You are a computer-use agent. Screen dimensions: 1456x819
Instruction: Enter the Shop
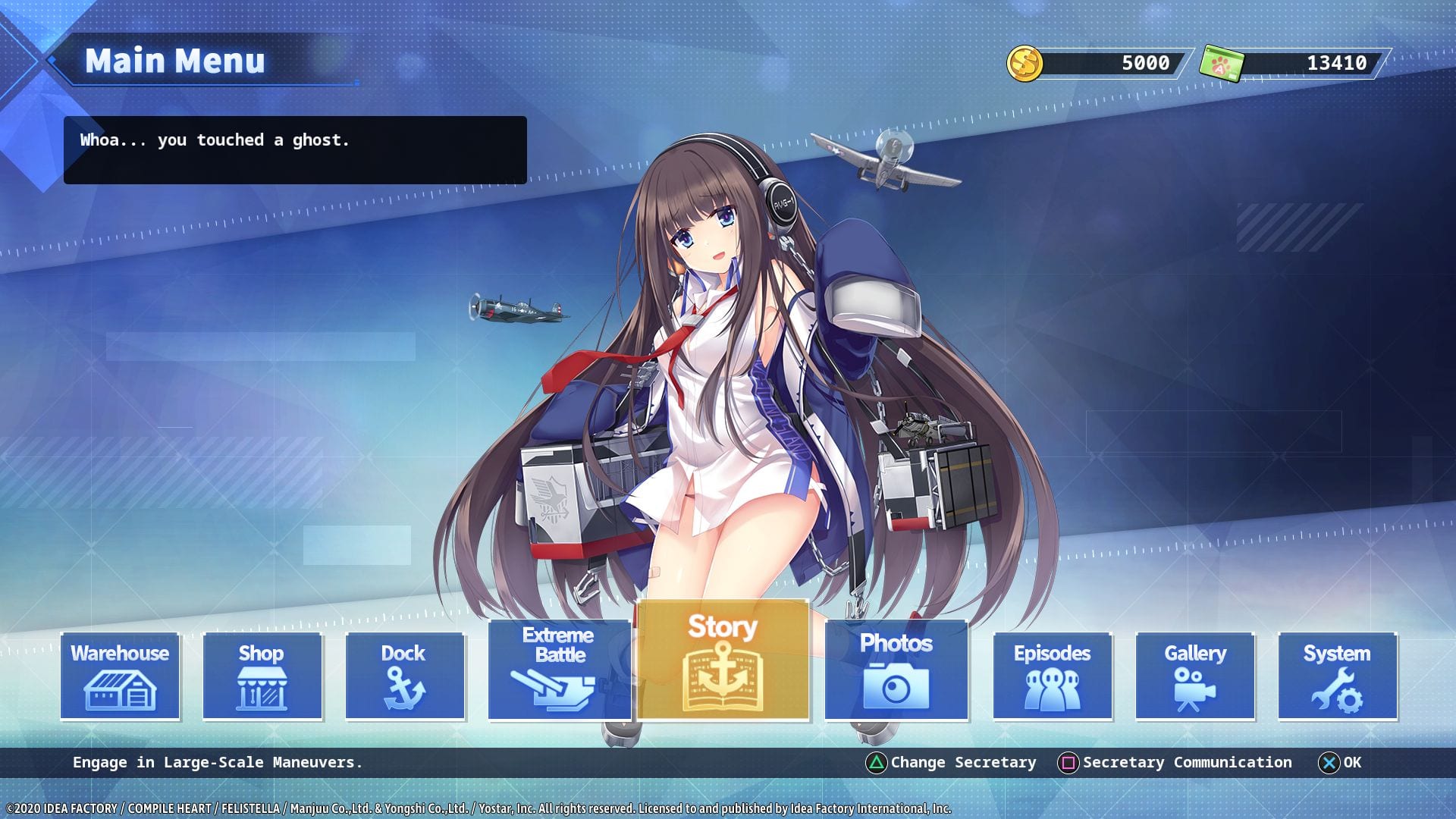262,676
